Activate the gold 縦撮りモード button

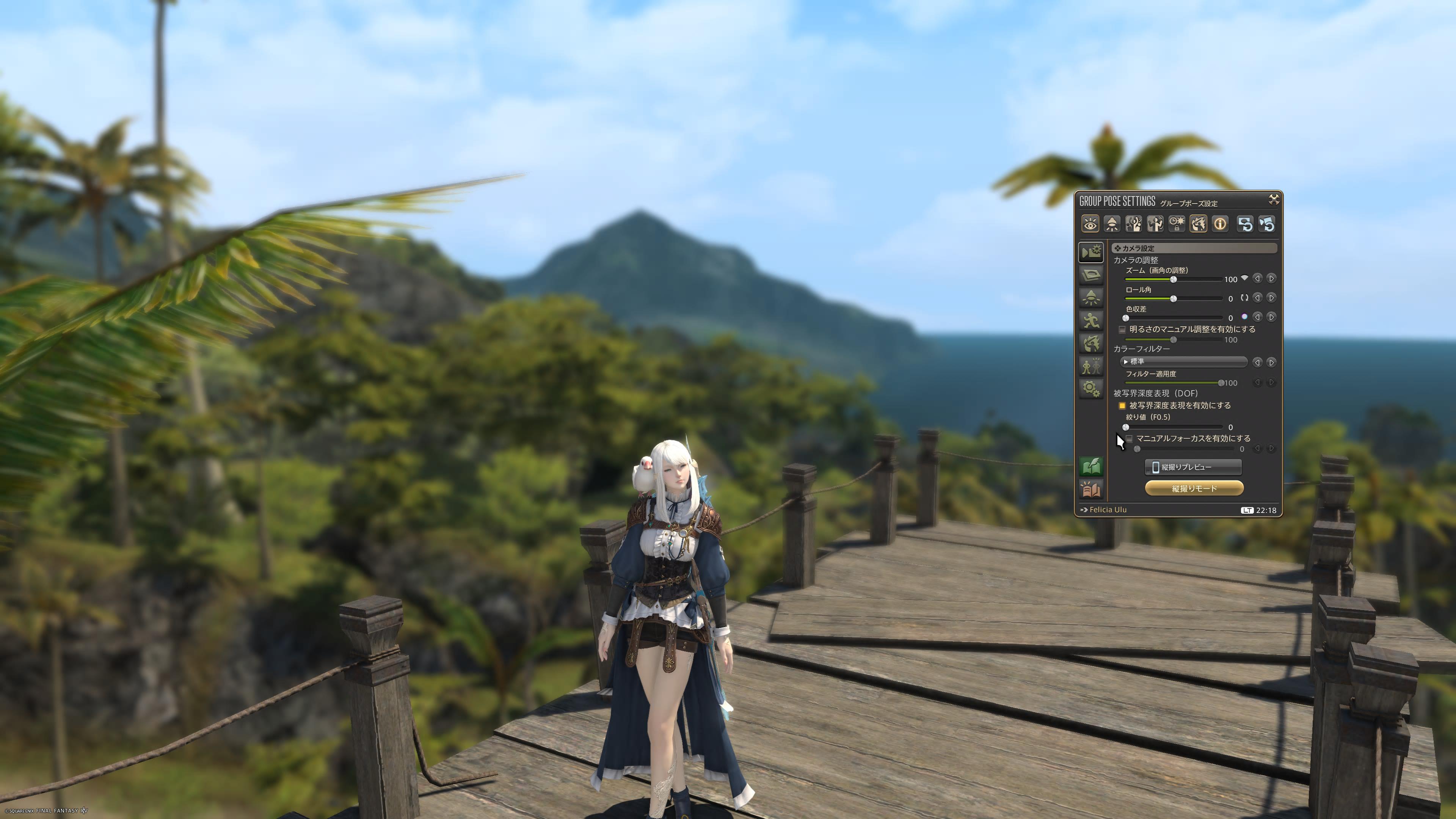(1194, 488)
